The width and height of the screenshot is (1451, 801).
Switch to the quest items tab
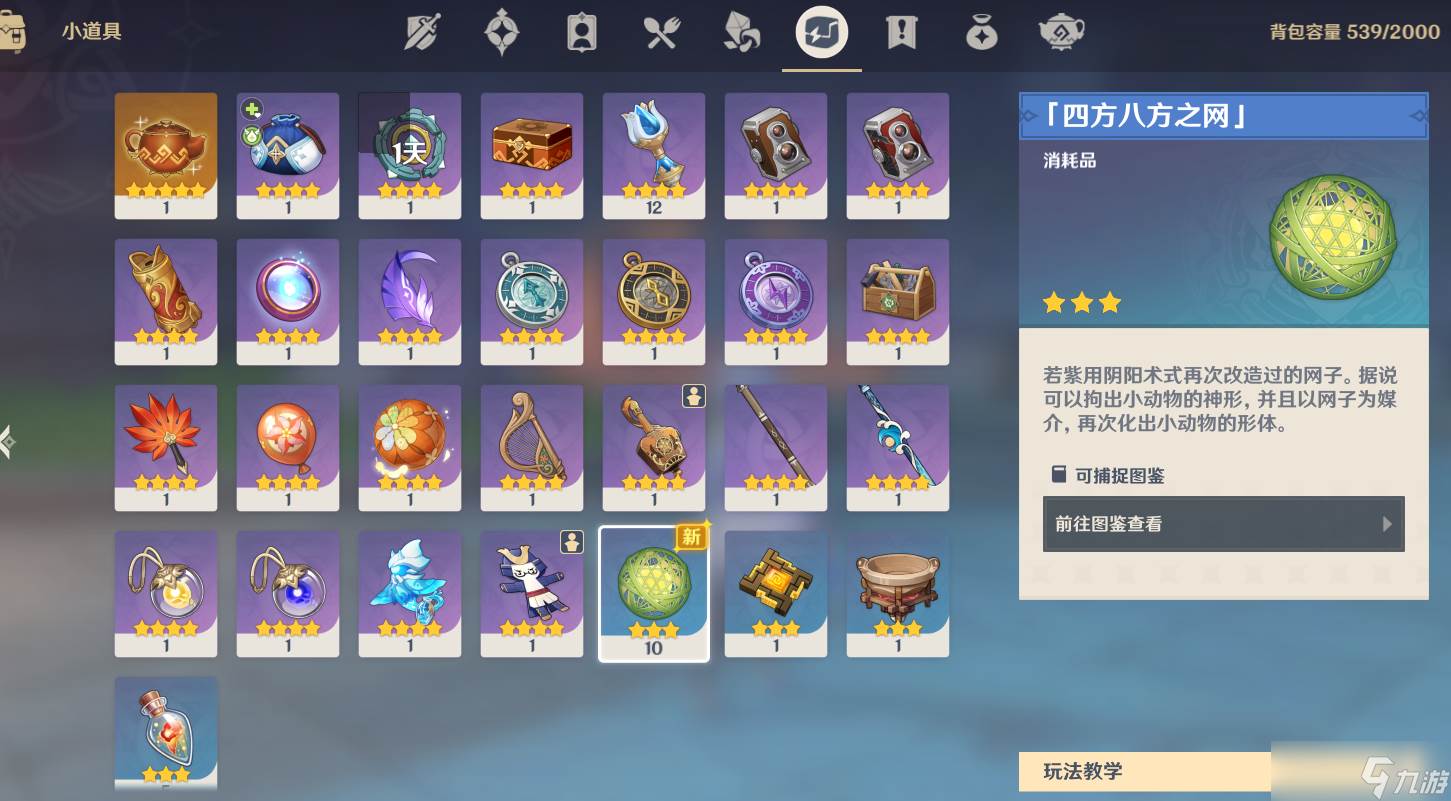tap(901, 33)
